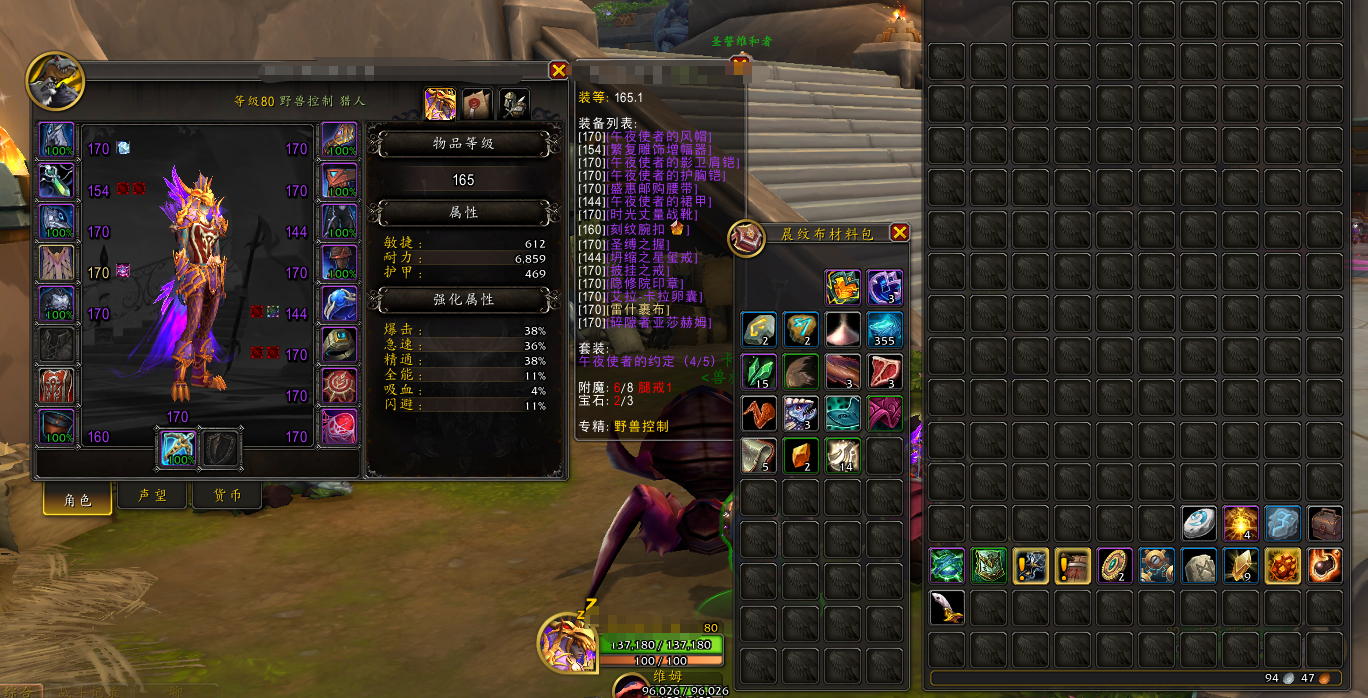Select the white-handled dagger in the bag
This screenshot has height=698, width=1368.
tap(946, 607)
